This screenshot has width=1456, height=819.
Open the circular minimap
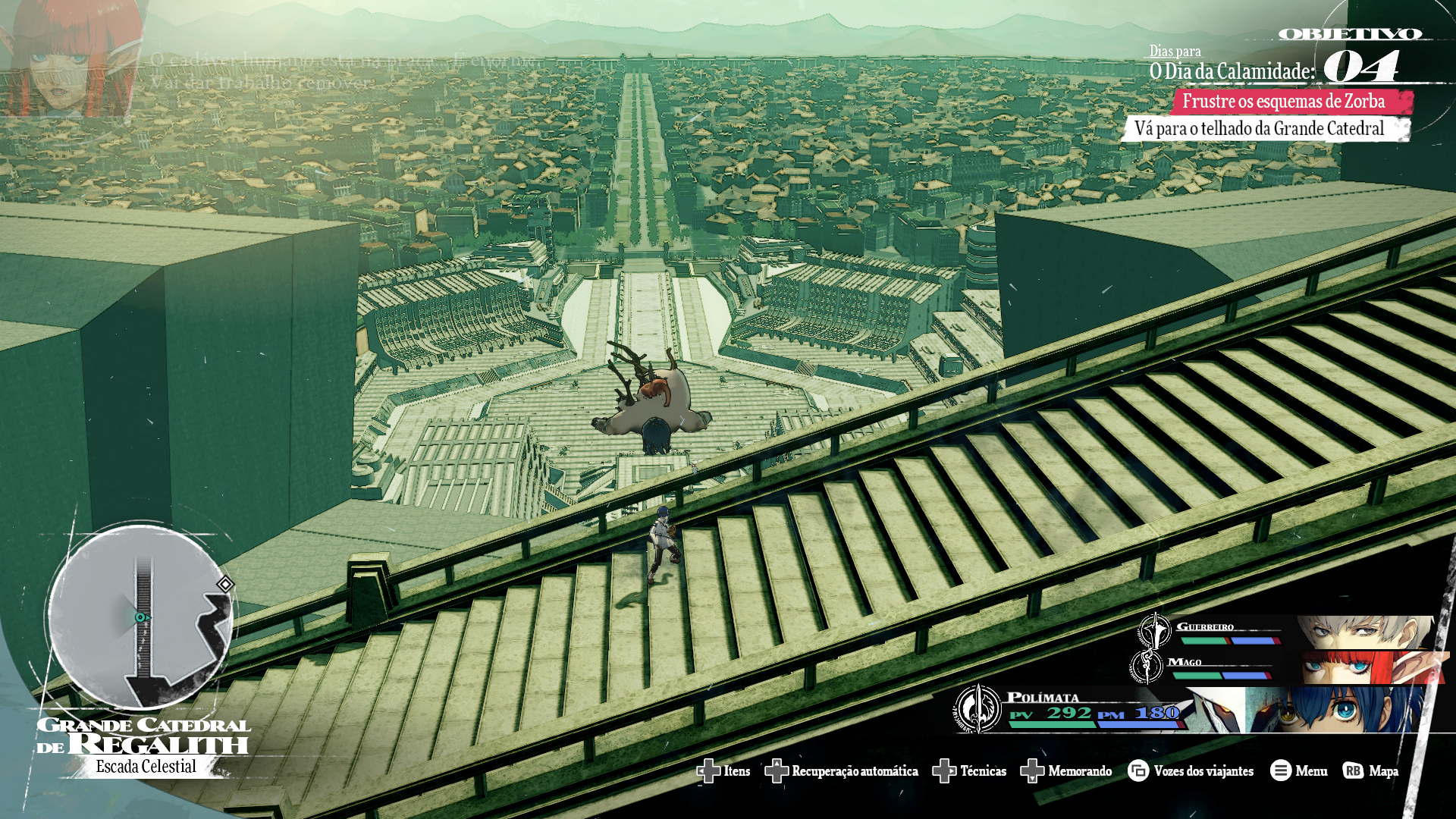tap(140, 616)
